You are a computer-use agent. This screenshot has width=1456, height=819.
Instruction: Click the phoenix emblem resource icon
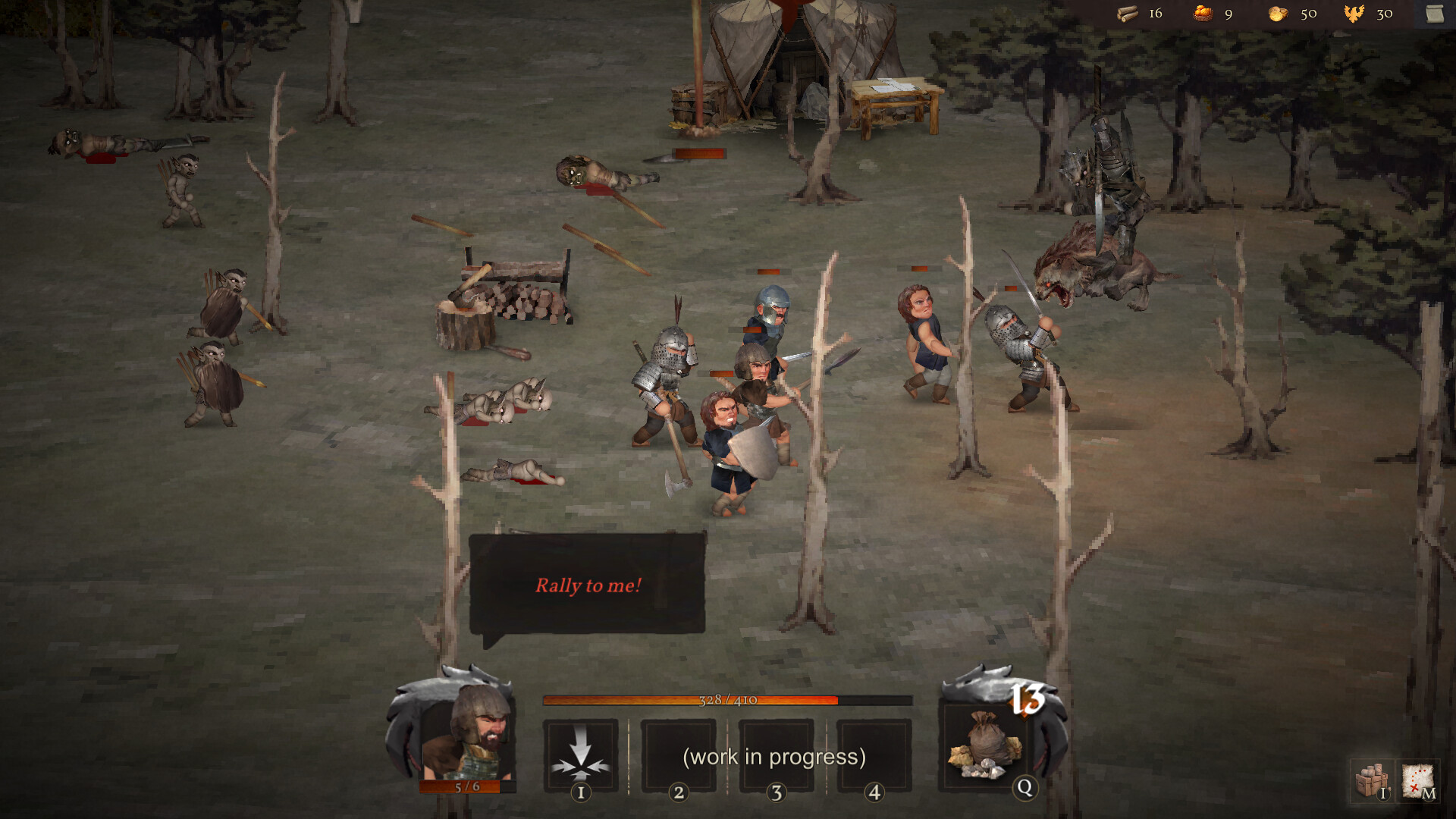click(1353, 13)
